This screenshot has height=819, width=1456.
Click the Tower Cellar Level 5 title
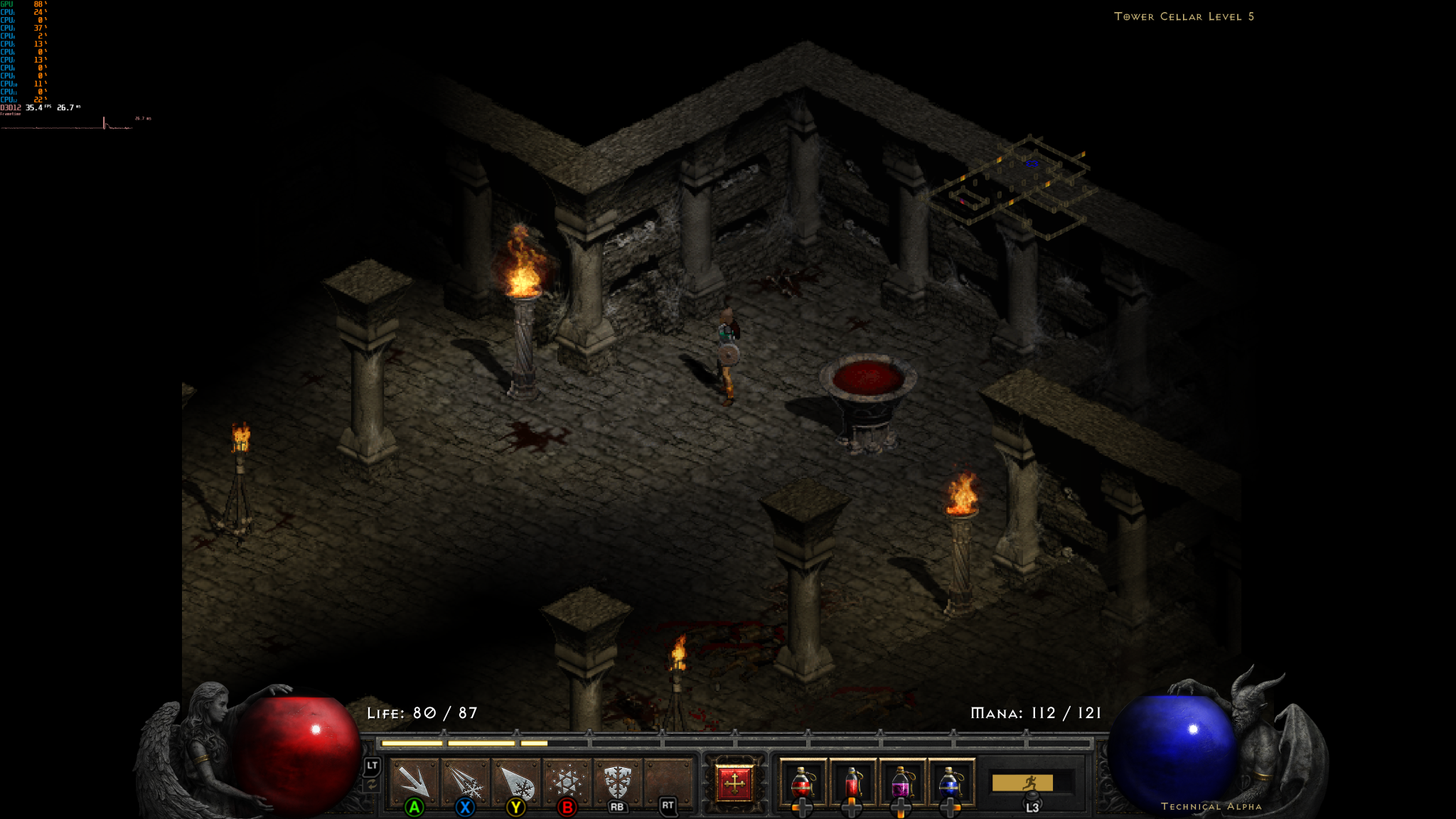tap(1184, 16)
